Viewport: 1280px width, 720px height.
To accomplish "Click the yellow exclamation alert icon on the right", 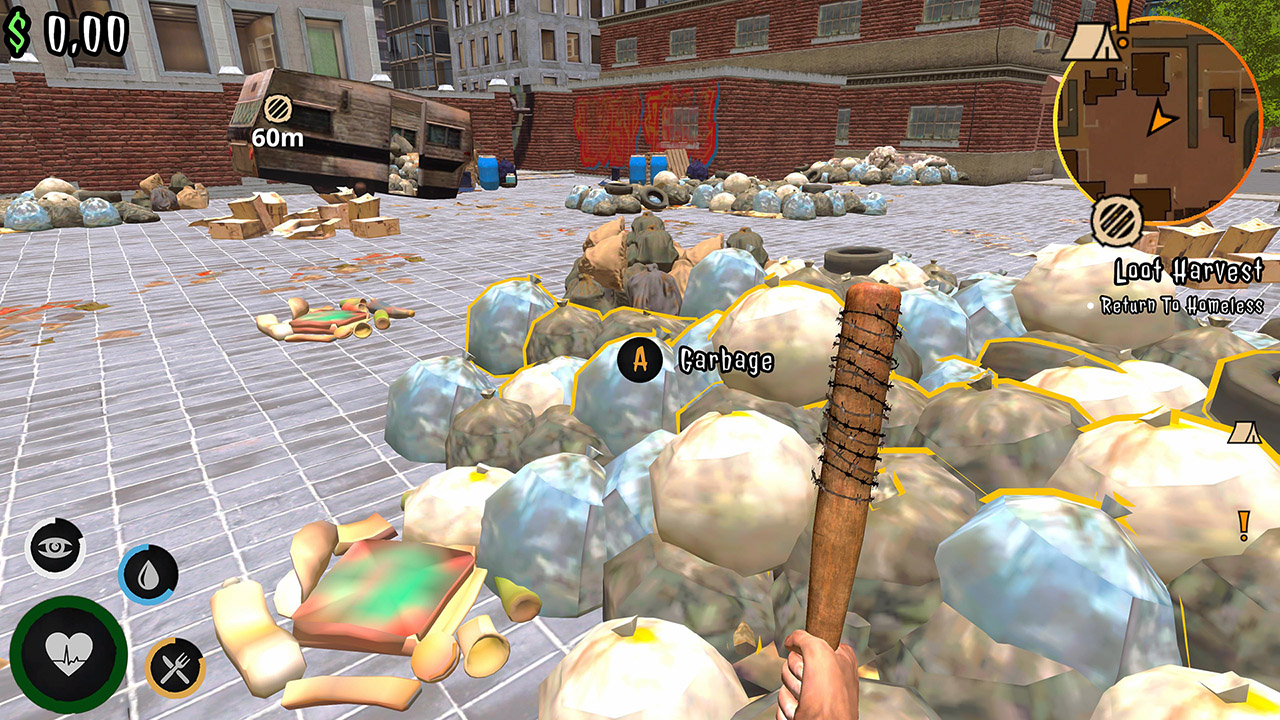I will pos(1244,523).
